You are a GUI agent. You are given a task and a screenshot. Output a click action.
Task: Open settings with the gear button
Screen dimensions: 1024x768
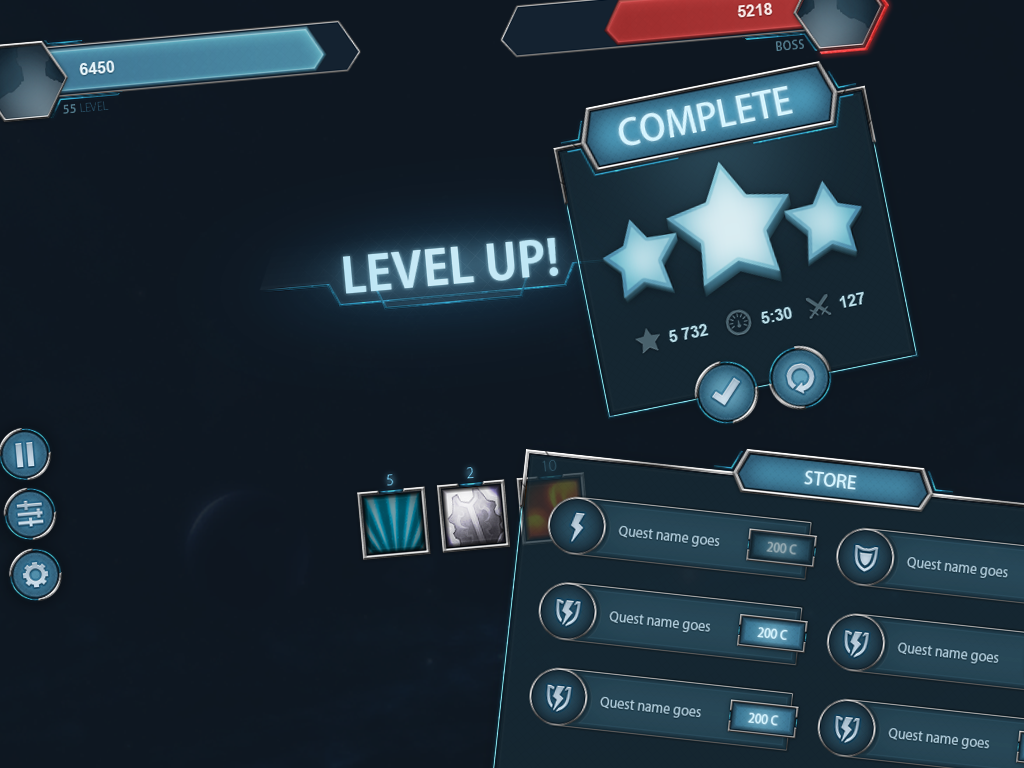click(35, 575)
